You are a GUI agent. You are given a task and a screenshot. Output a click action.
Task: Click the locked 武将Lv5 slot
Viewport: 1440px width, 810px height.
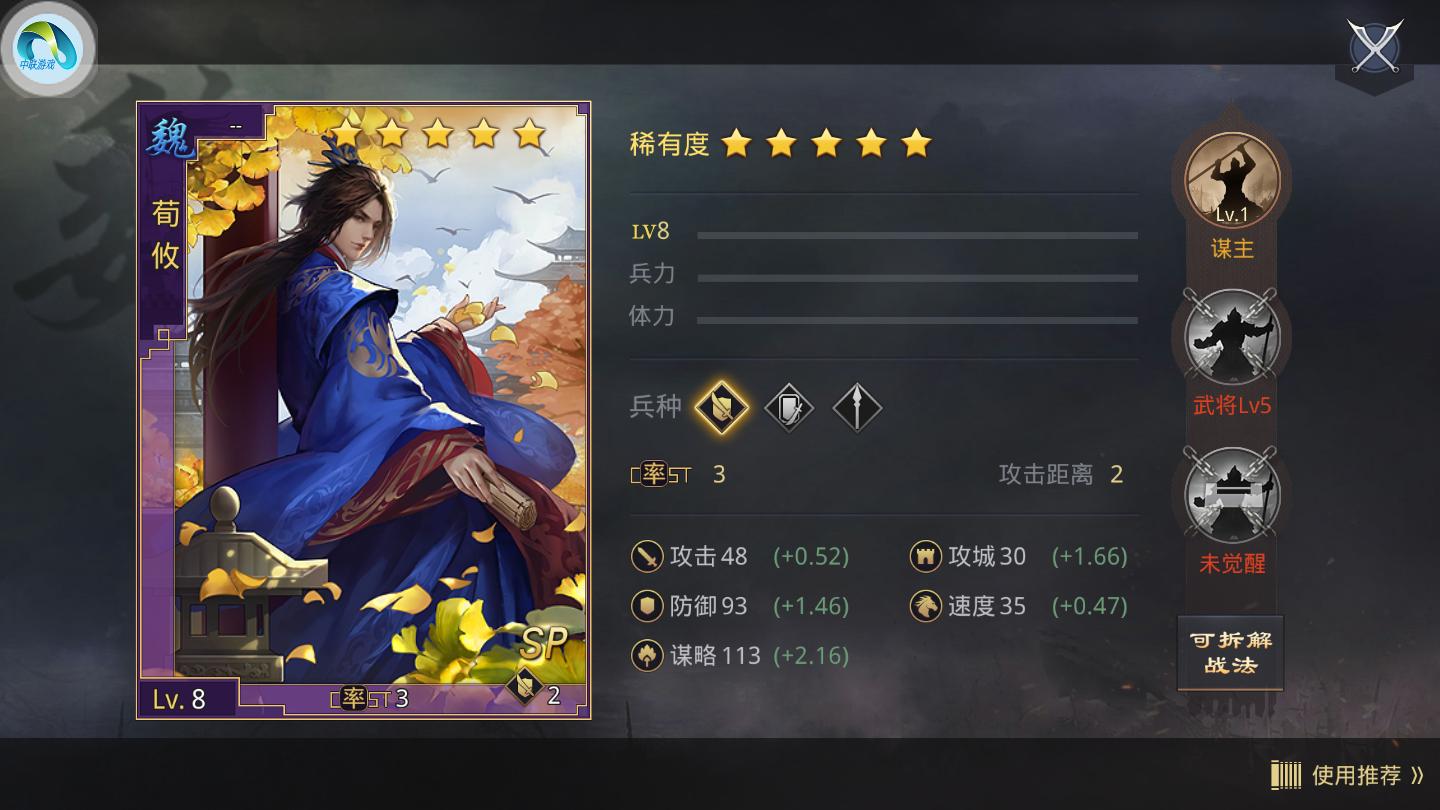click(1231, 339)
